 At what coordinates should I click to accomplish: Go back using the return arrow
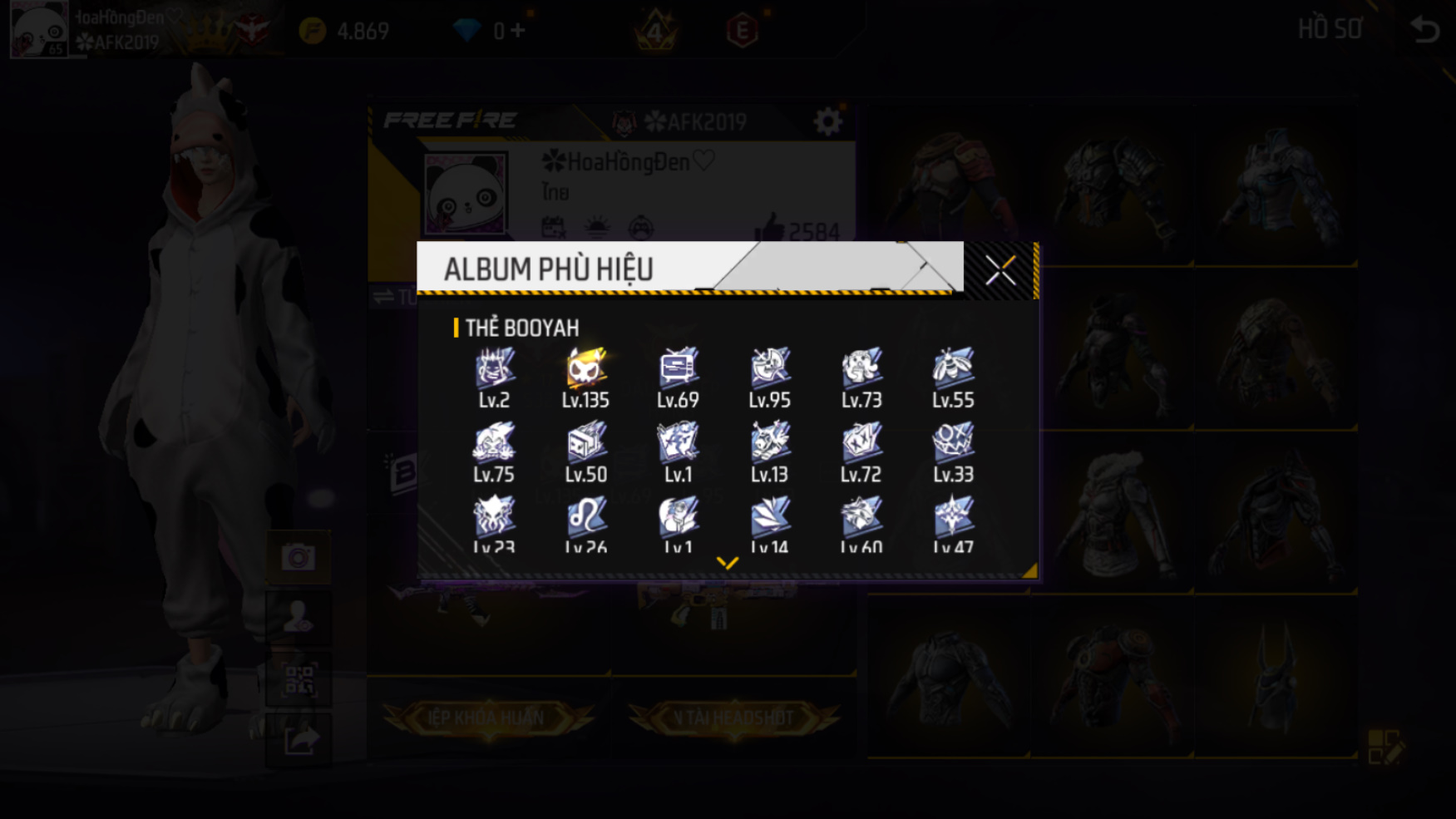(x=1425, y=30)
